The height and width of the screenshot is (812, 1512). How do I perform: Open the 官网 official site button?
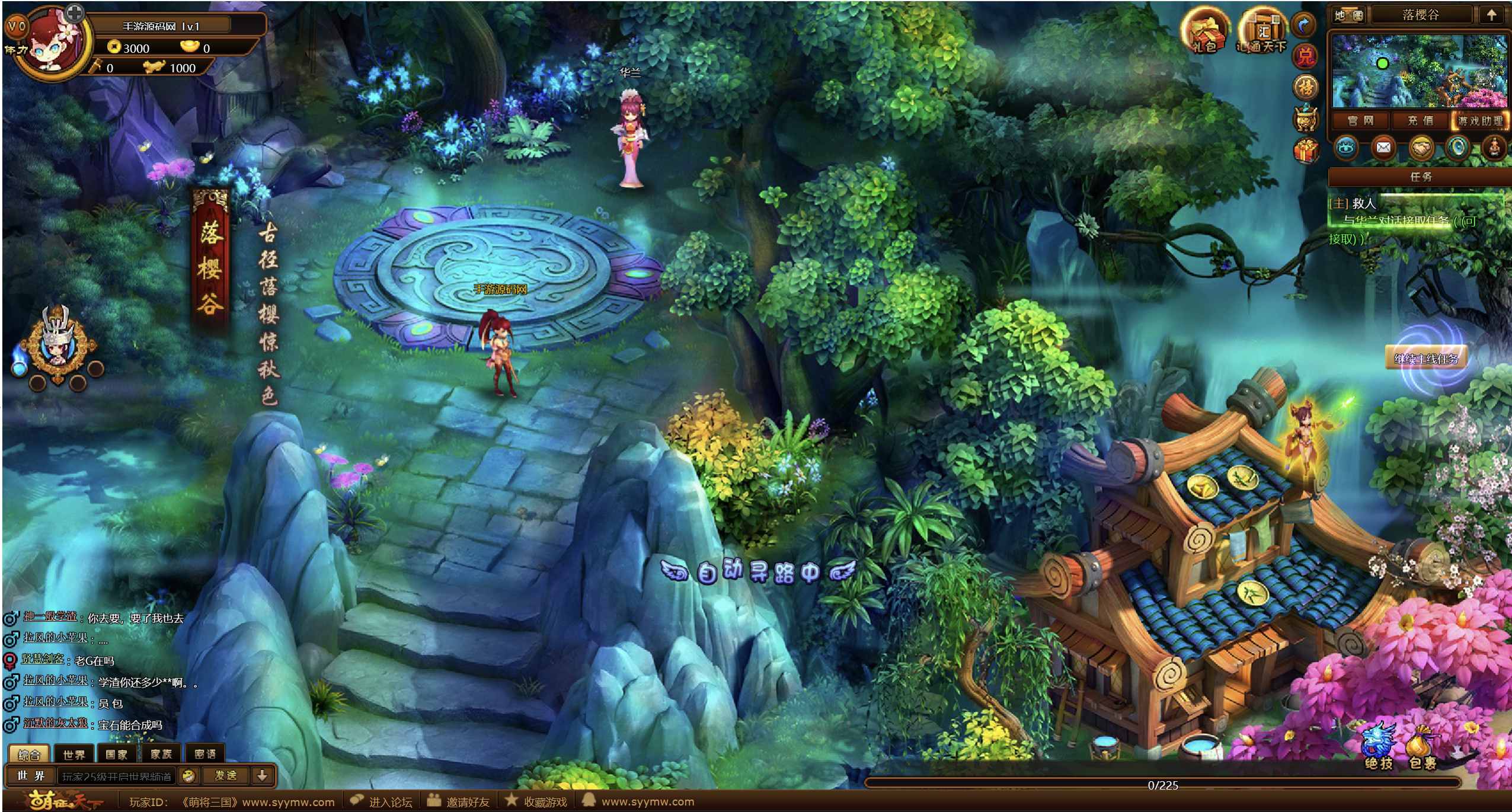pyautogui.click(x=1360, y=121)
